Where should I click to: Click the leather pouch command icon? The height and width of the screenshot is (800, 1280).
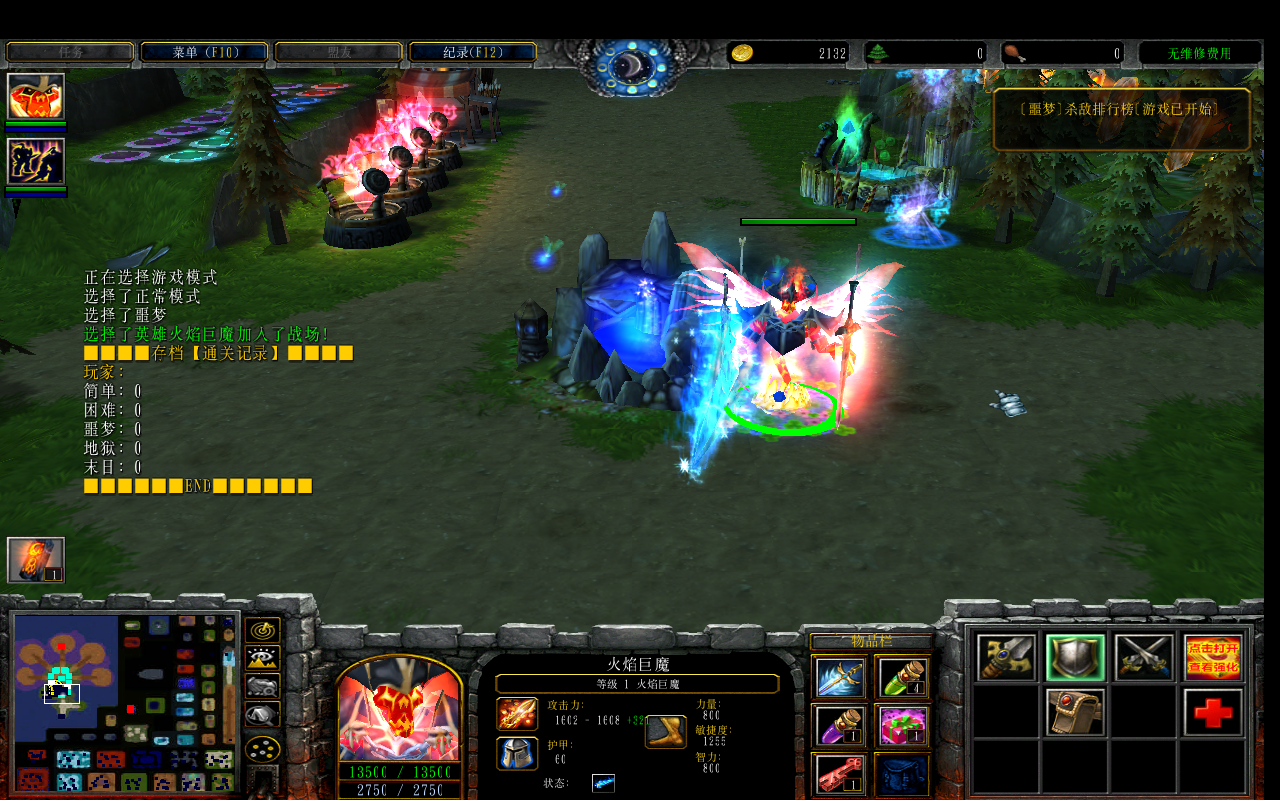pyautogui.click(x=1076, y=712)
